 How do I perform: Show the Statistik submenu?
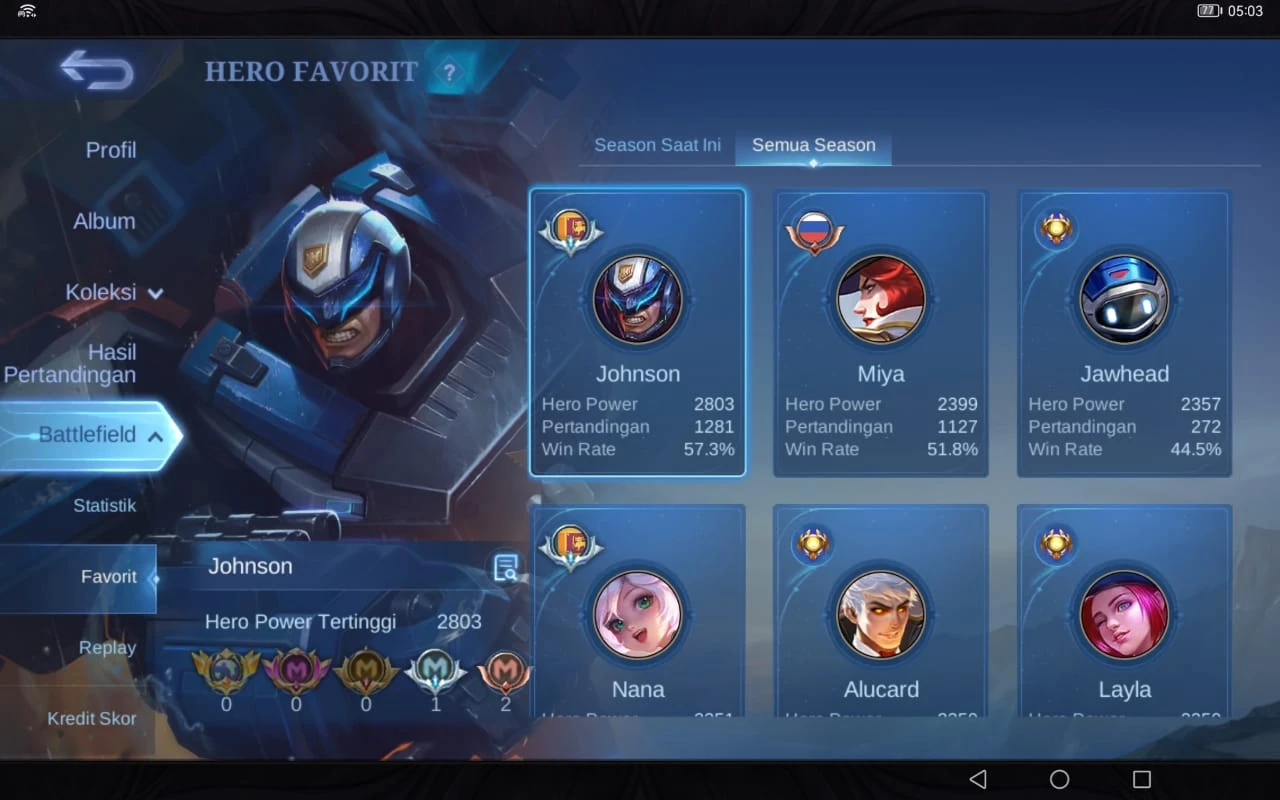coord(104,505)
